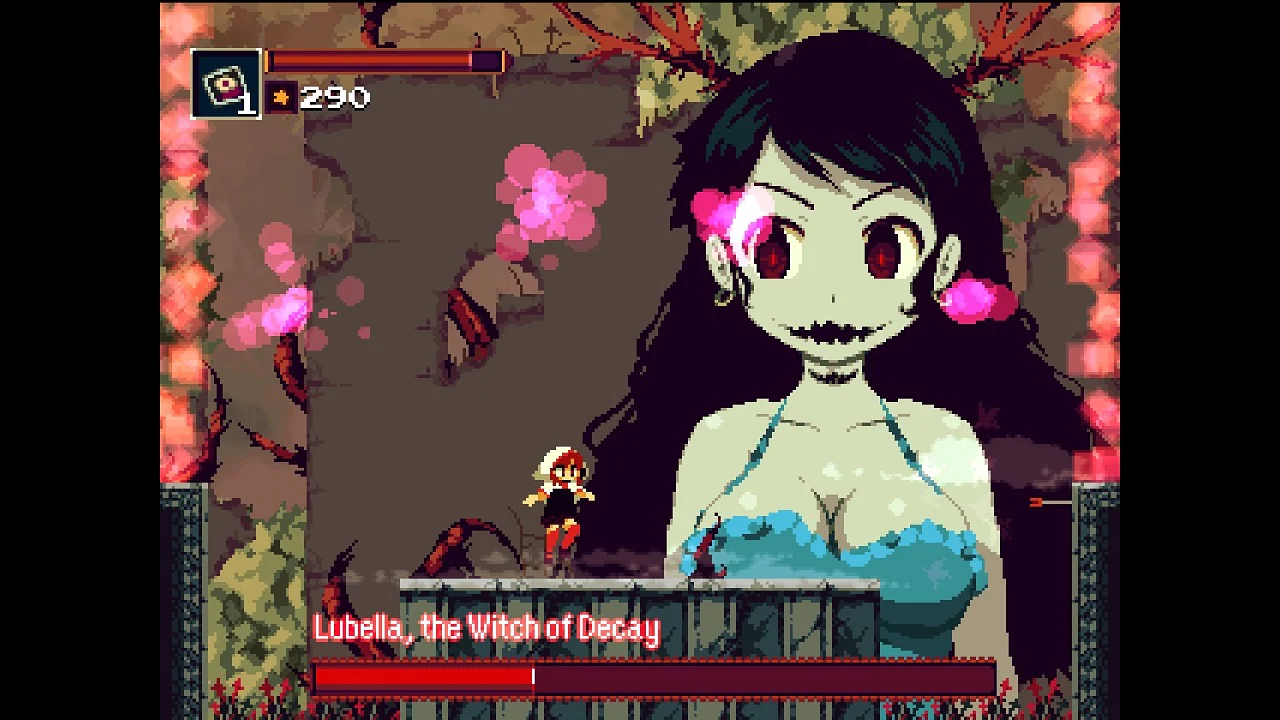
Task: Click the gold star currency icon
Action: click(x=280, y=96)
